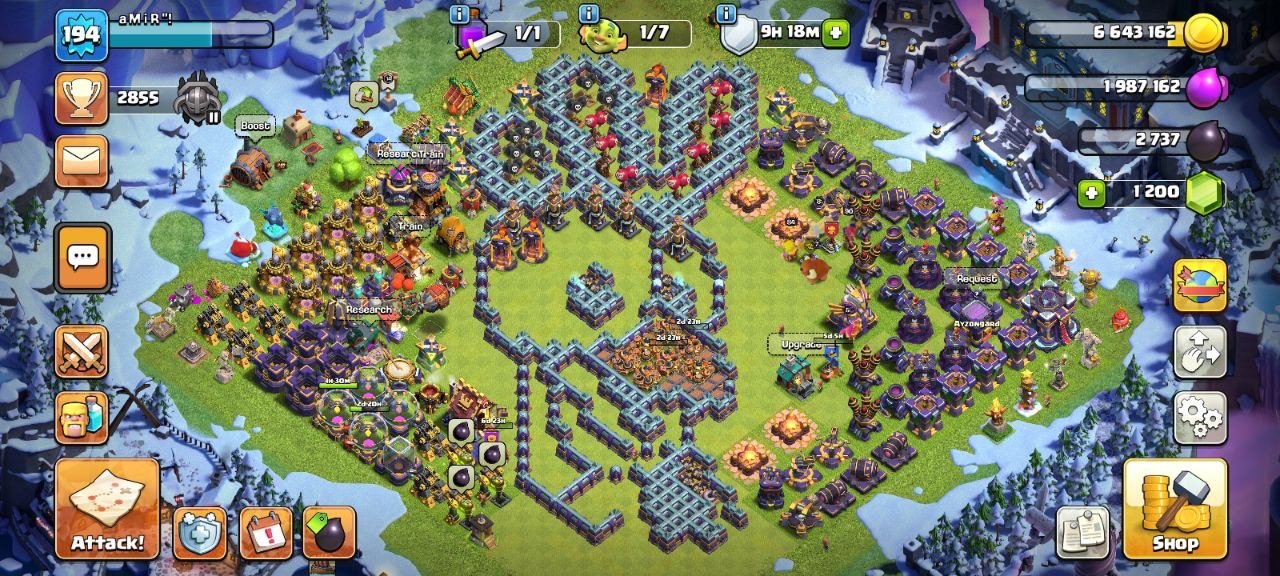Show info for the shield timer
The width and height of the screenshot is (1280, 576).
coord(728,14)
